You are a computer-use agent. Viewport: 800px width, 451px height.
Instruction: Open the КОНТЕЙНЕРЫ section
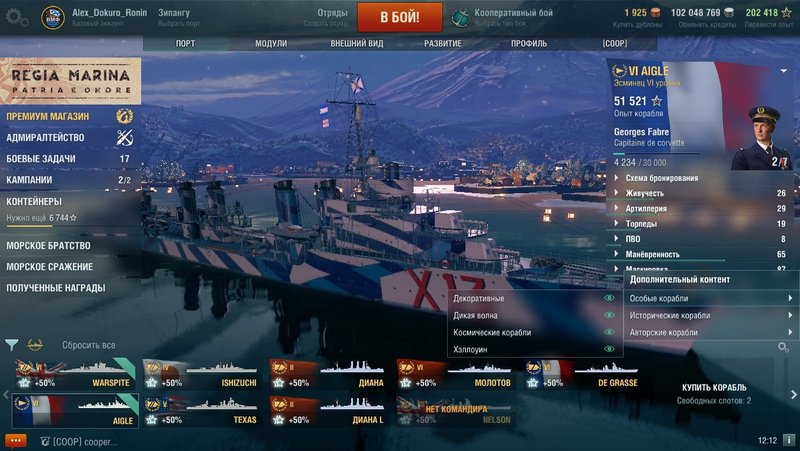[x=35, y=201]
